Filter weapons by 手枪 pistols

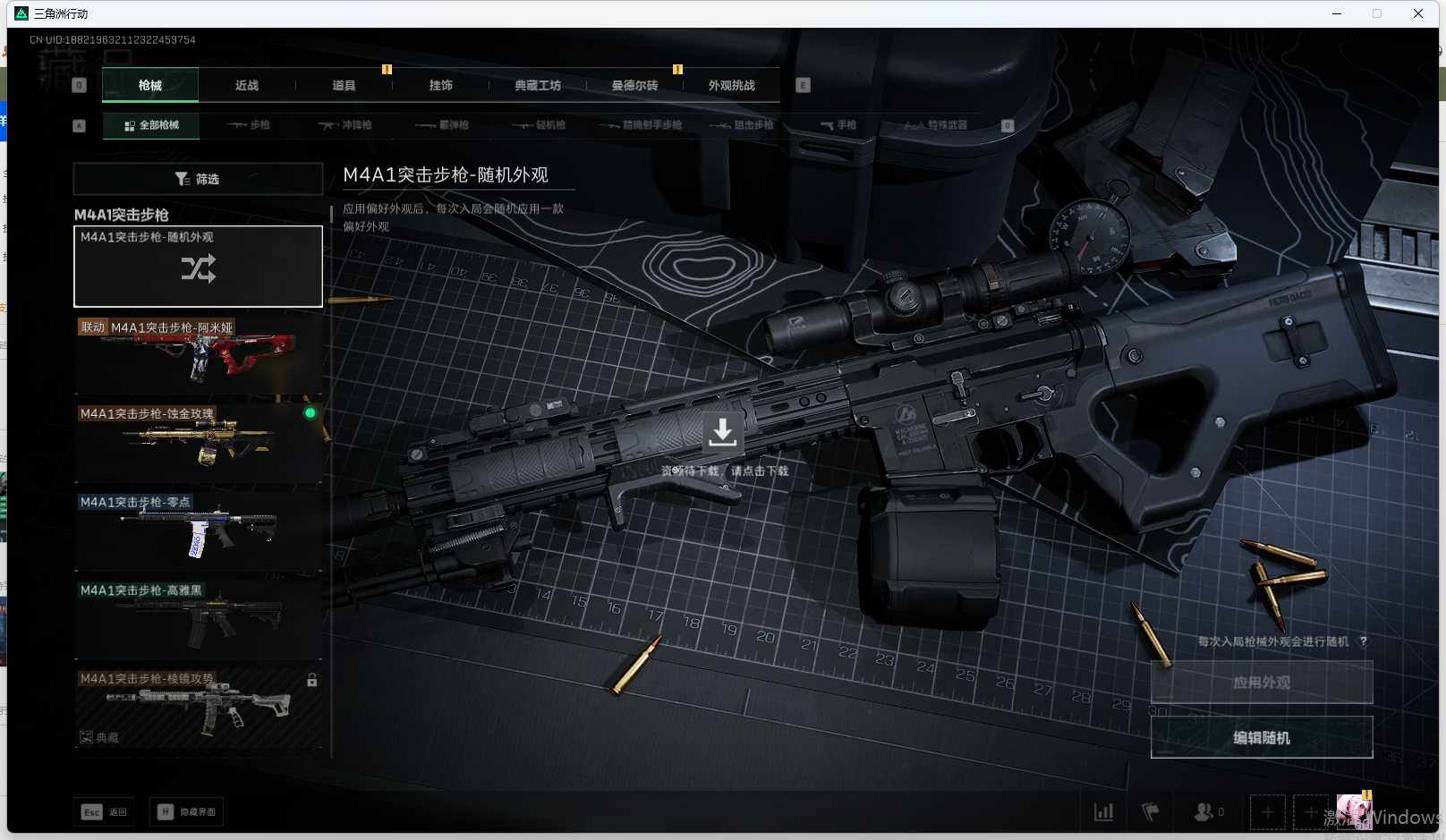coord(838,125)
